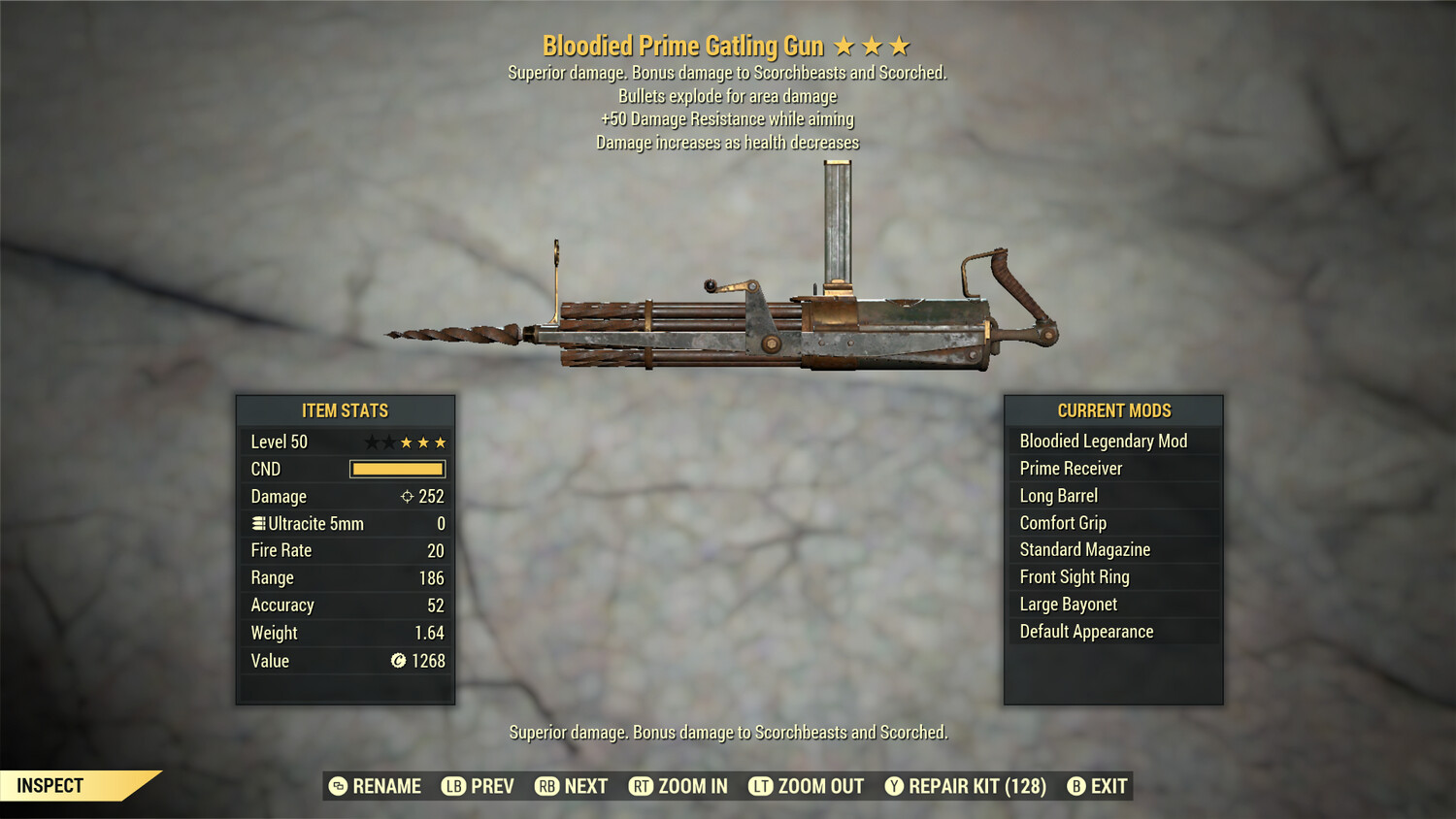Select the RT icon for ZOOM IN
The image size is (1456, 819).
tap(642, 786)
